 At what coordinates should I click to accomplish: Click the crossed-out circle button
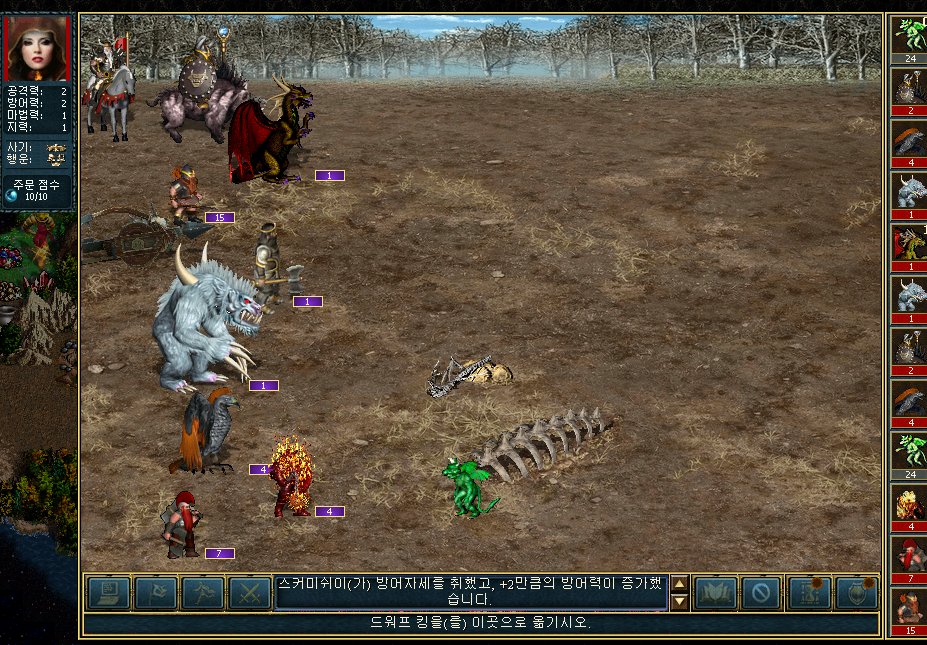point(761,593)
